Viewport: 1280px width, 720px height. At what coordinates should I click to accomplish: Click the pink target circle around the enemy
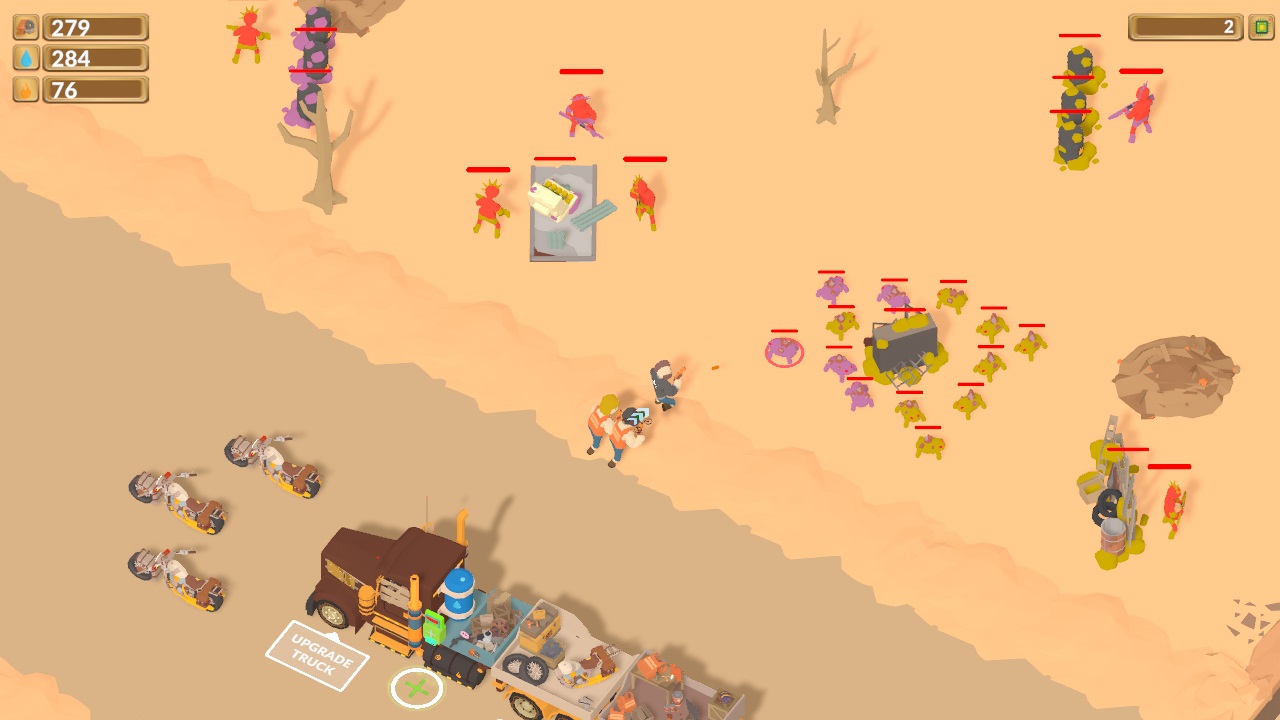tap(782, 352)
